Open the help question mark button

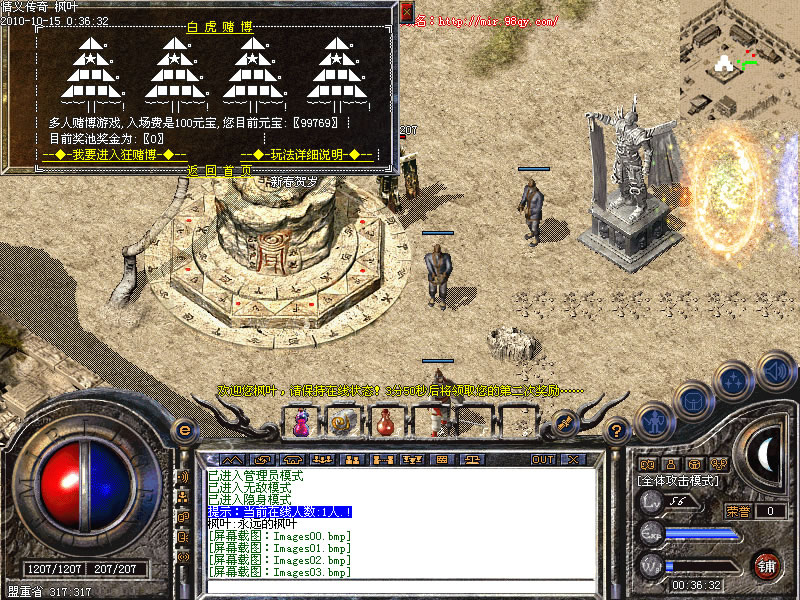click(617, 430)
